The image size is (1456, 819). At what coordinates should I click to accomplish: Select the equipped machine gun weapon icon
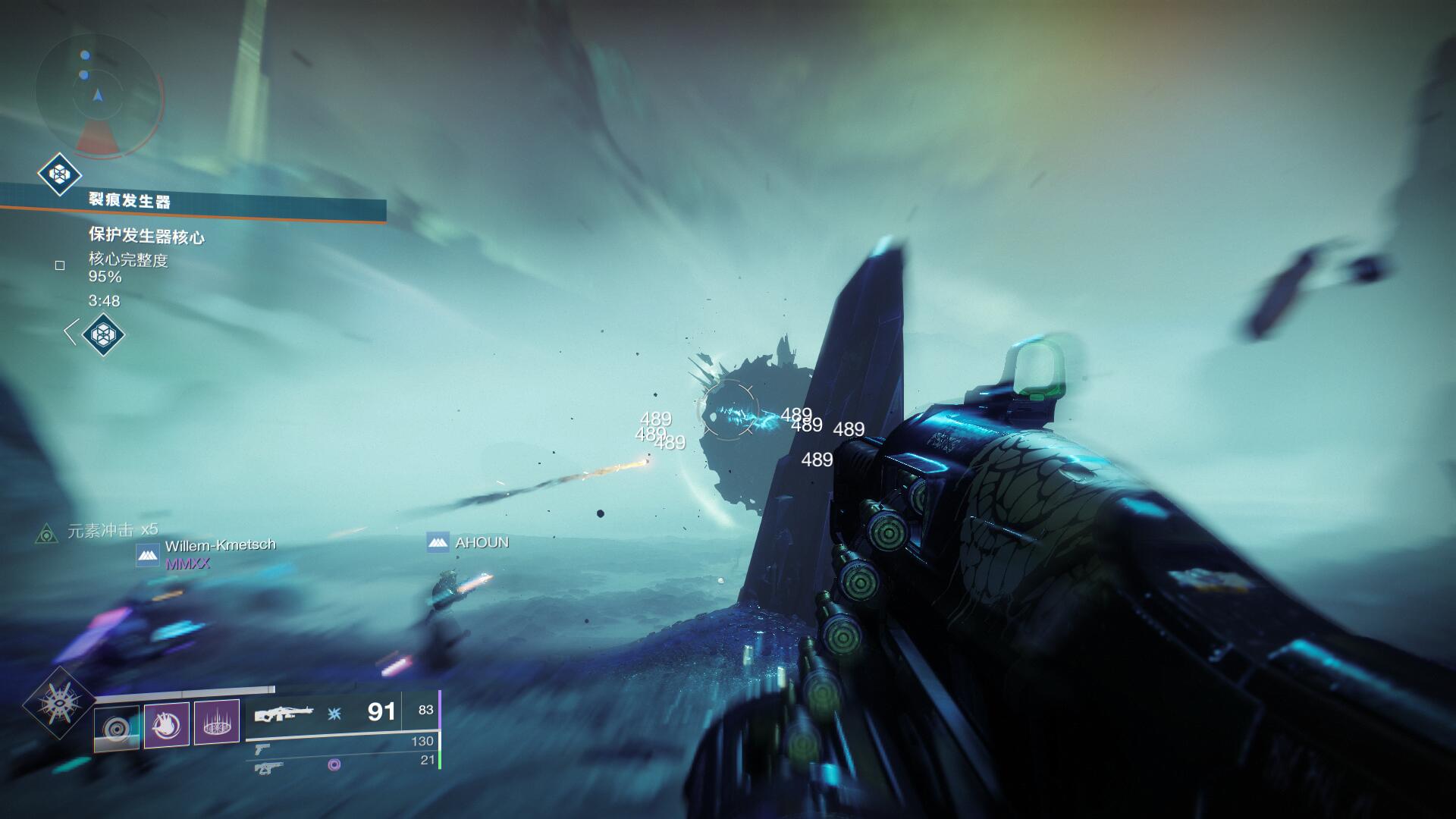(x=283, y=714)
